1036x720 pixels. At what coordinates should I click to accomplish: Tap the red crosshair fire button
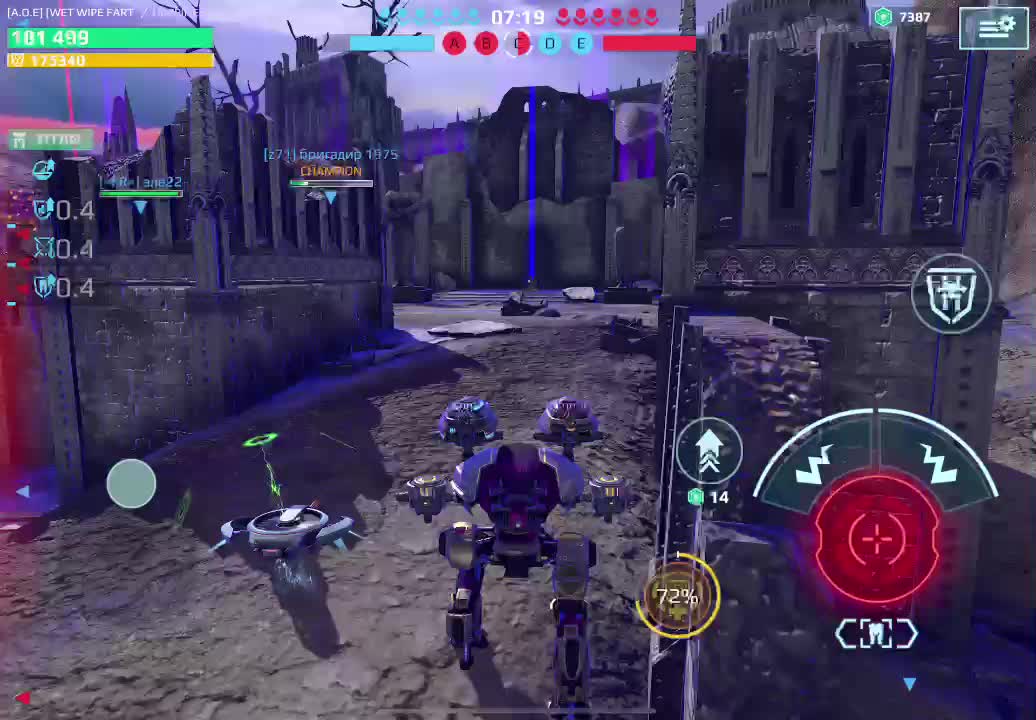coord(876,540)
